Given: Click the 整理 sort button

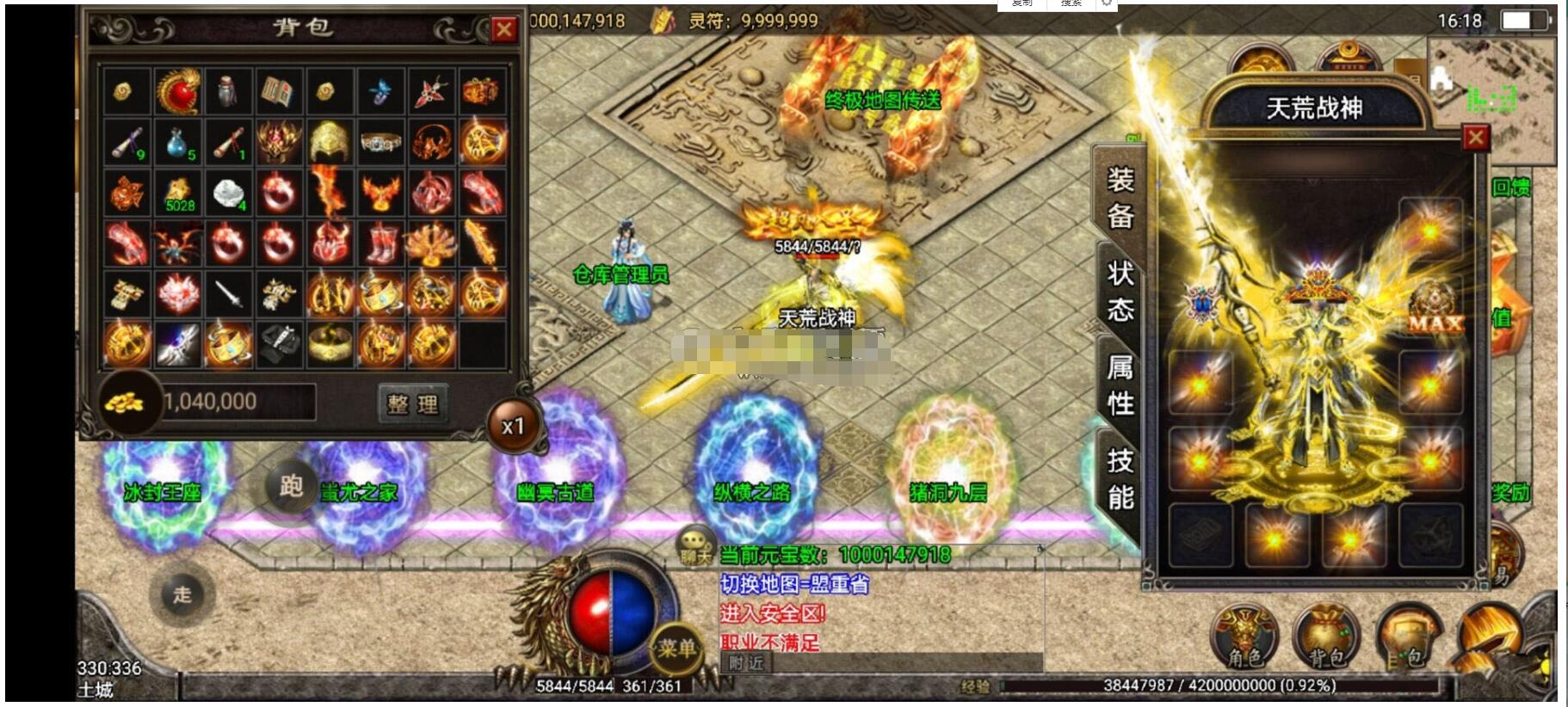Looking at the screenshot, I should 413,403.
